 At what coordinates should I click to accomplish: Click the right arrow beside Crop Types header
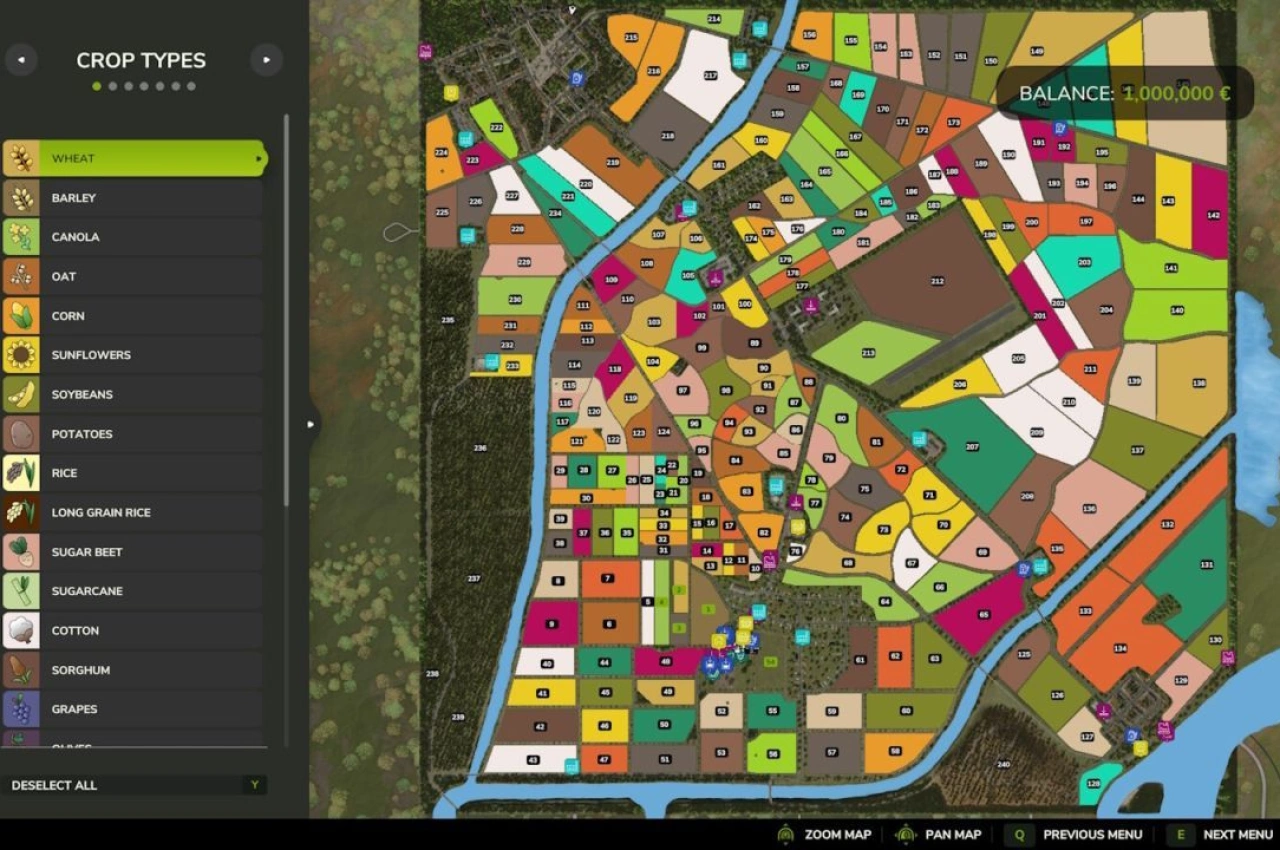coord(266,60)
